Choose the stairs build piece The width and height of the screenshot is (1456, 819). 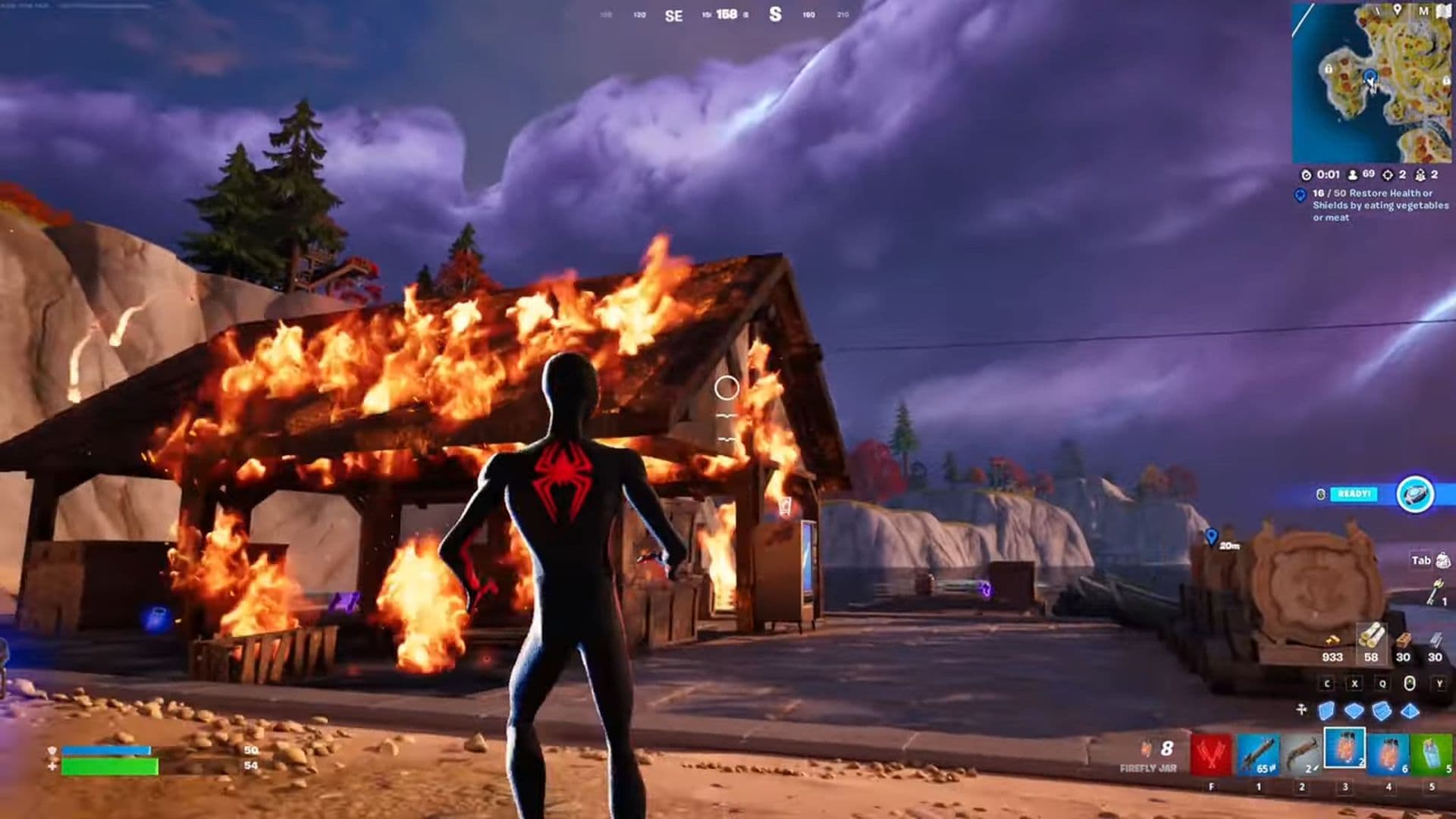(x=1382, y=711)
